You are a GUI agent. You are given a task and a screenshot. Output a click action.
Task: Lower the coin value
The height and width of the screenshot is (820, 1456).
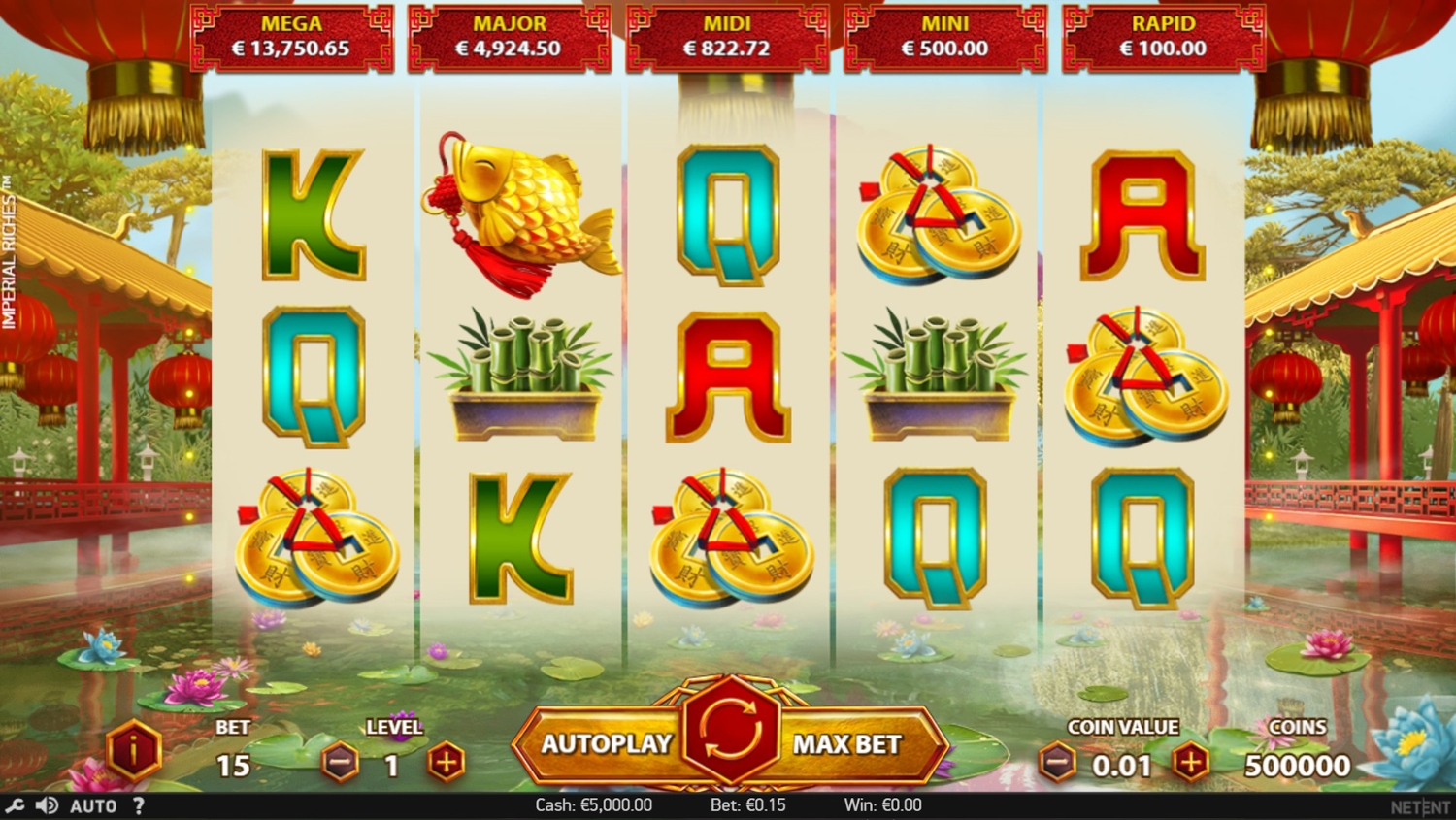[x=1057, y=764]
